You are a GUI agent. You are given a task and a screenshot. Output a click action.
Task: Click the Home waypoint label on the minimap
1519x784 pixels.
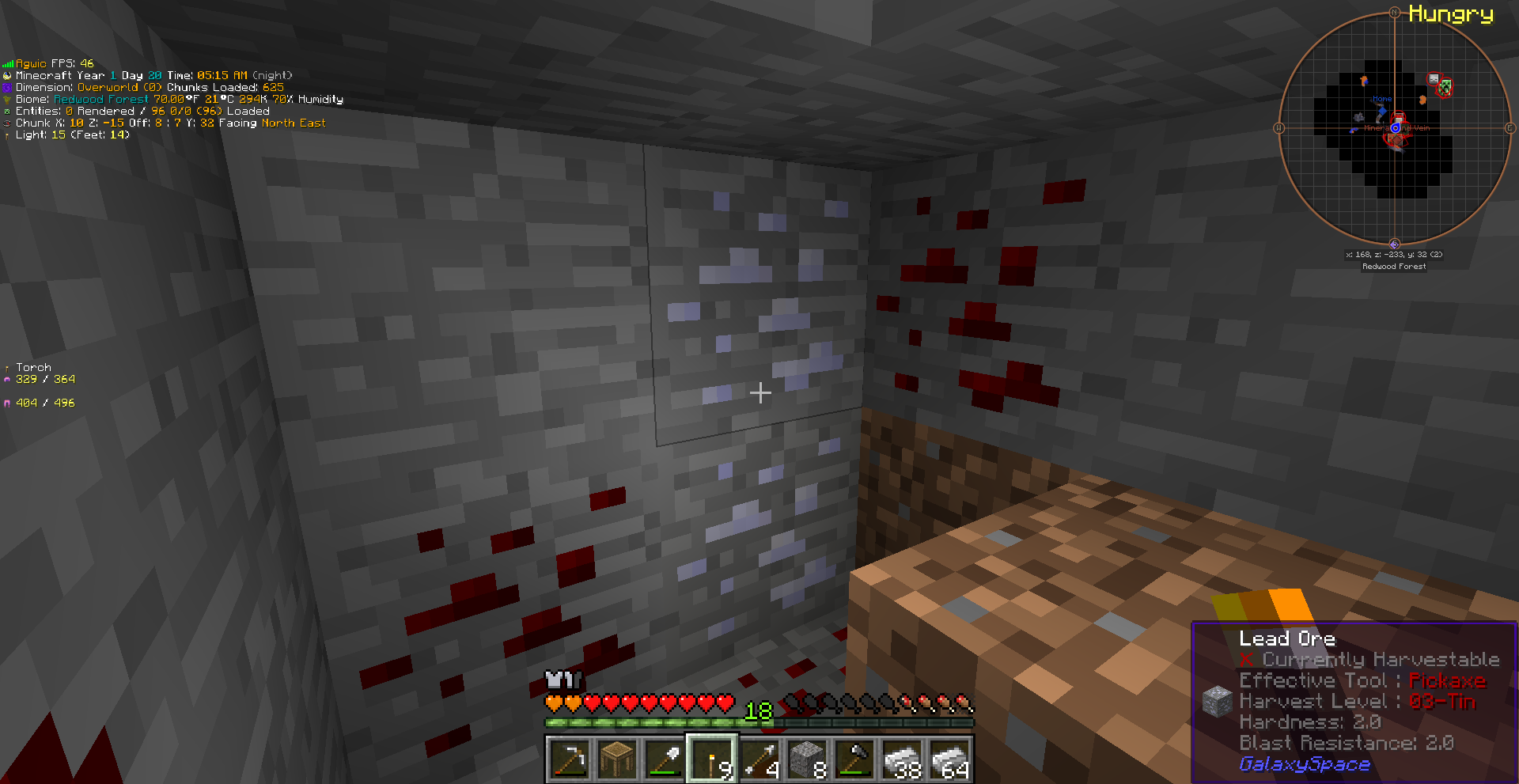click(x=1382, y=98)
